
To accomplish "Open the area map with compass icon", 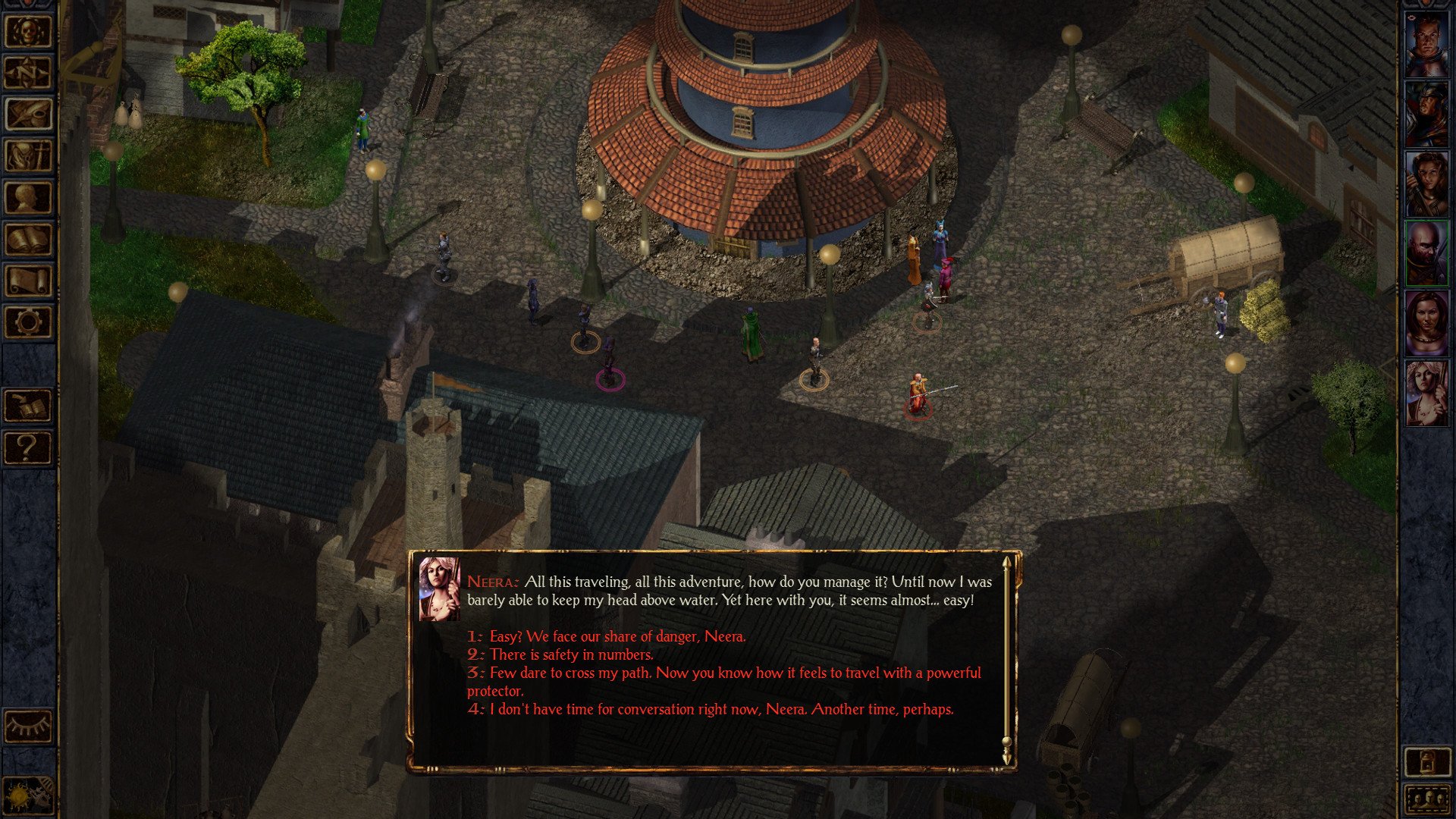I will pyautogui.click(x=29, y=74).
